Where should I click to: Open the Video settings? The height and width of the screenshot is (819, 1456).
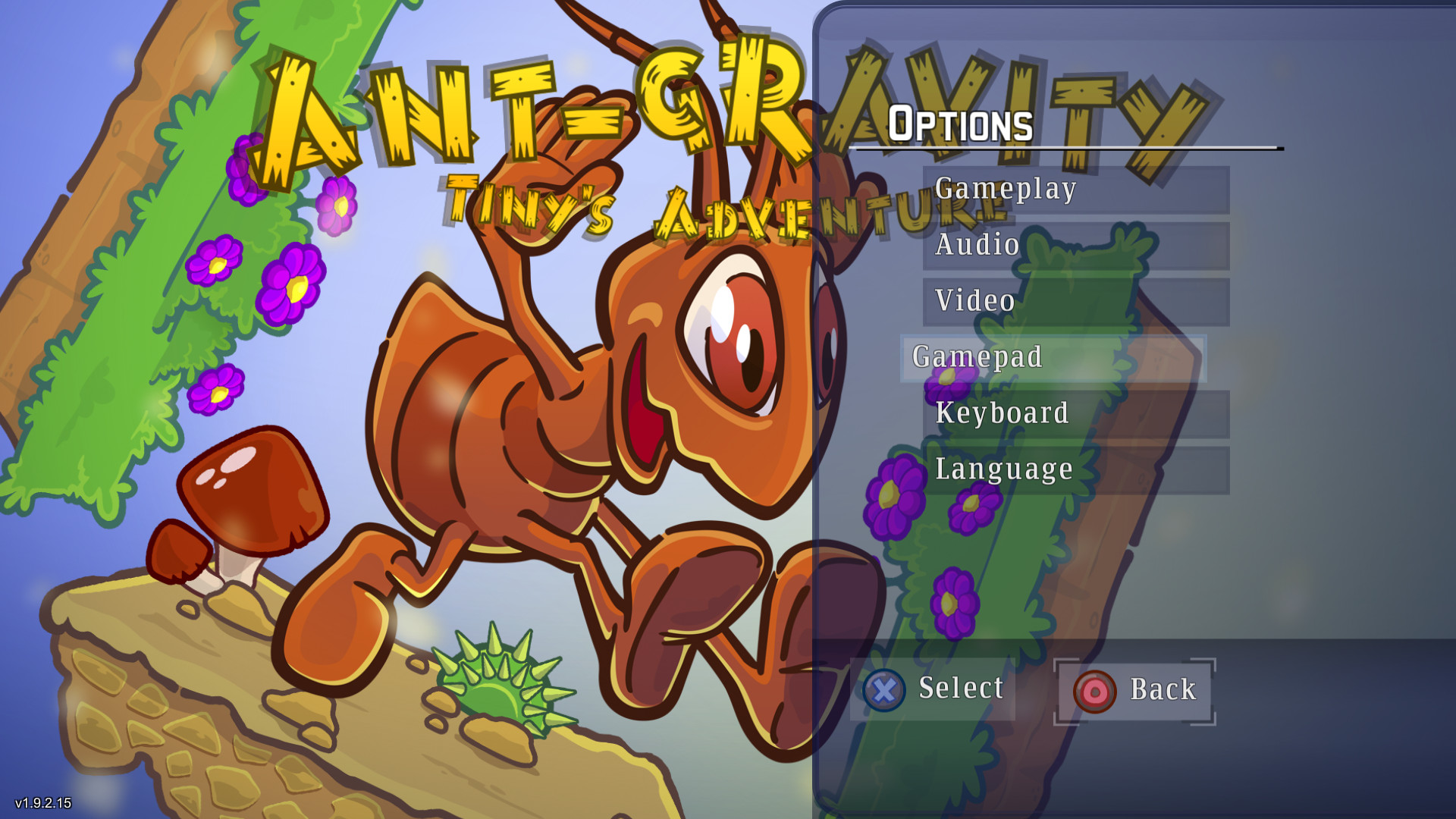[974, 300]
